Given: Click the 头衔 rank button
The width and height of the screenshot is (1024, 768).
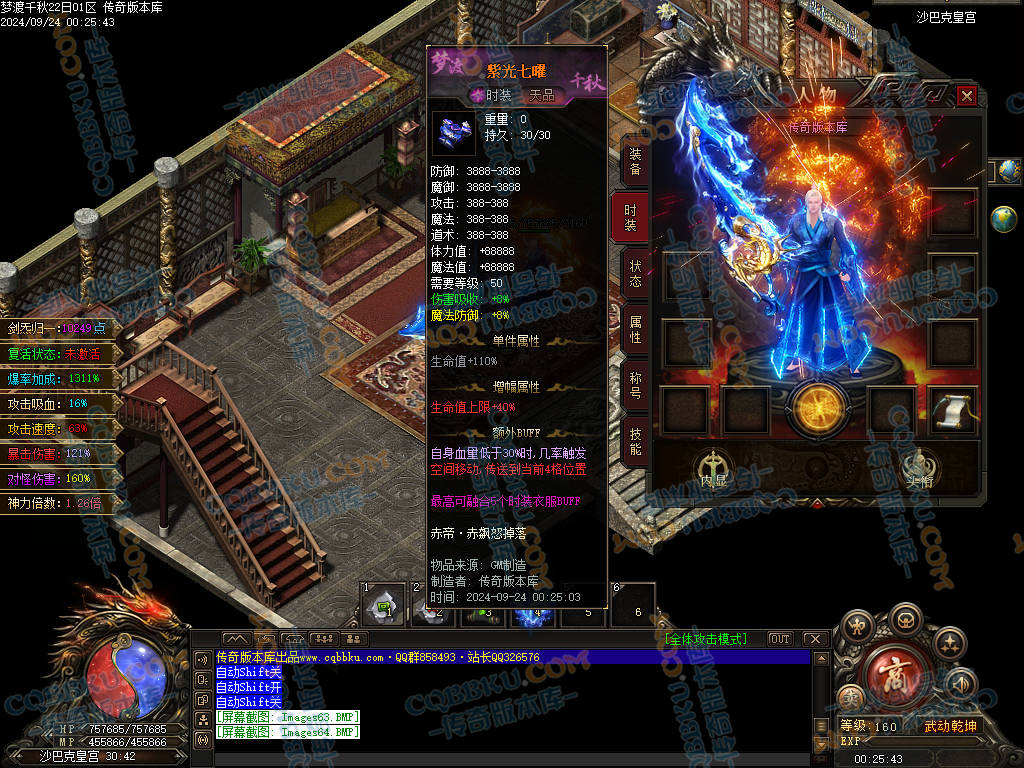Looking at the screenshot, I should [918, 469].
